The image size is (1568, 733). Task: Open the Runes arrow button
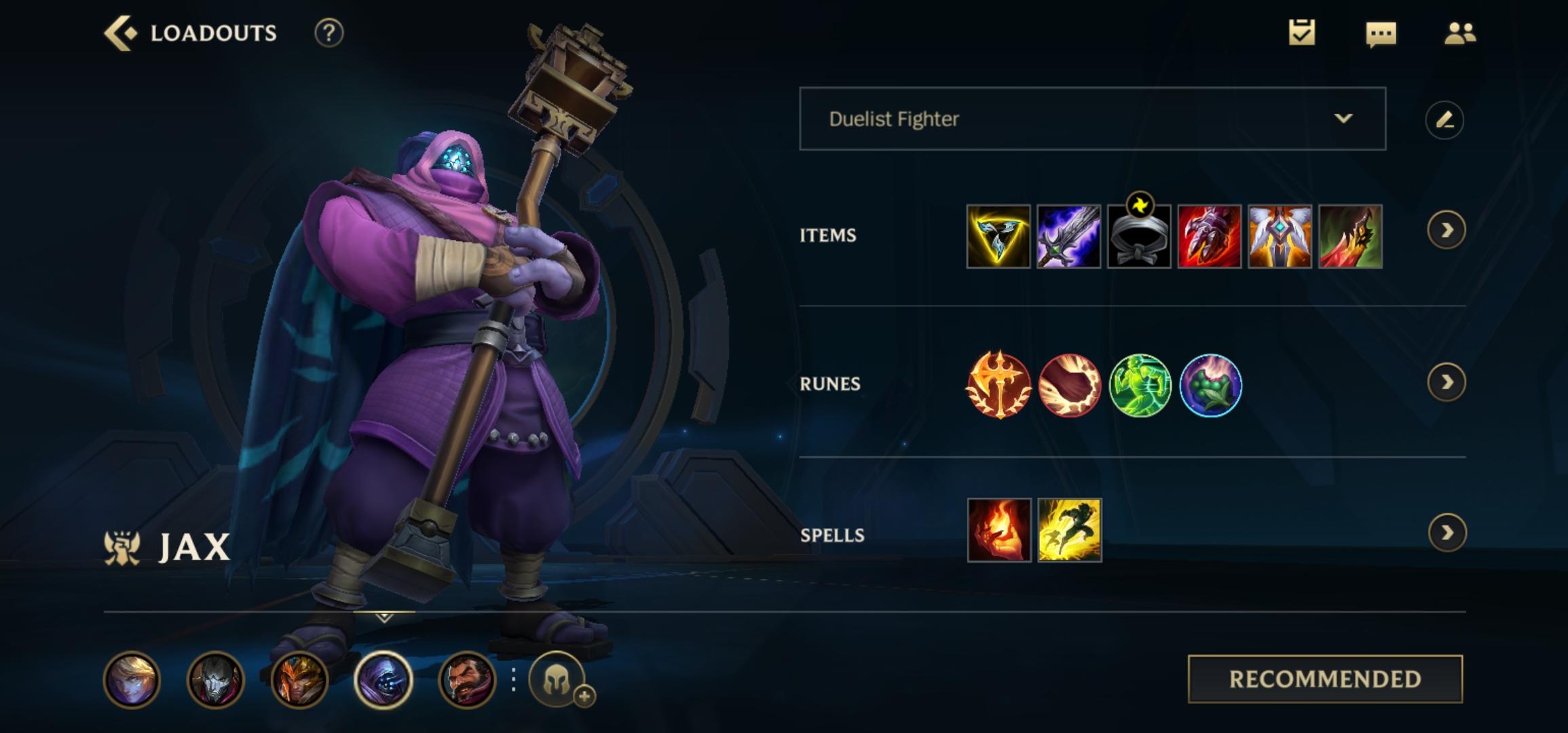click(1446, 383)
